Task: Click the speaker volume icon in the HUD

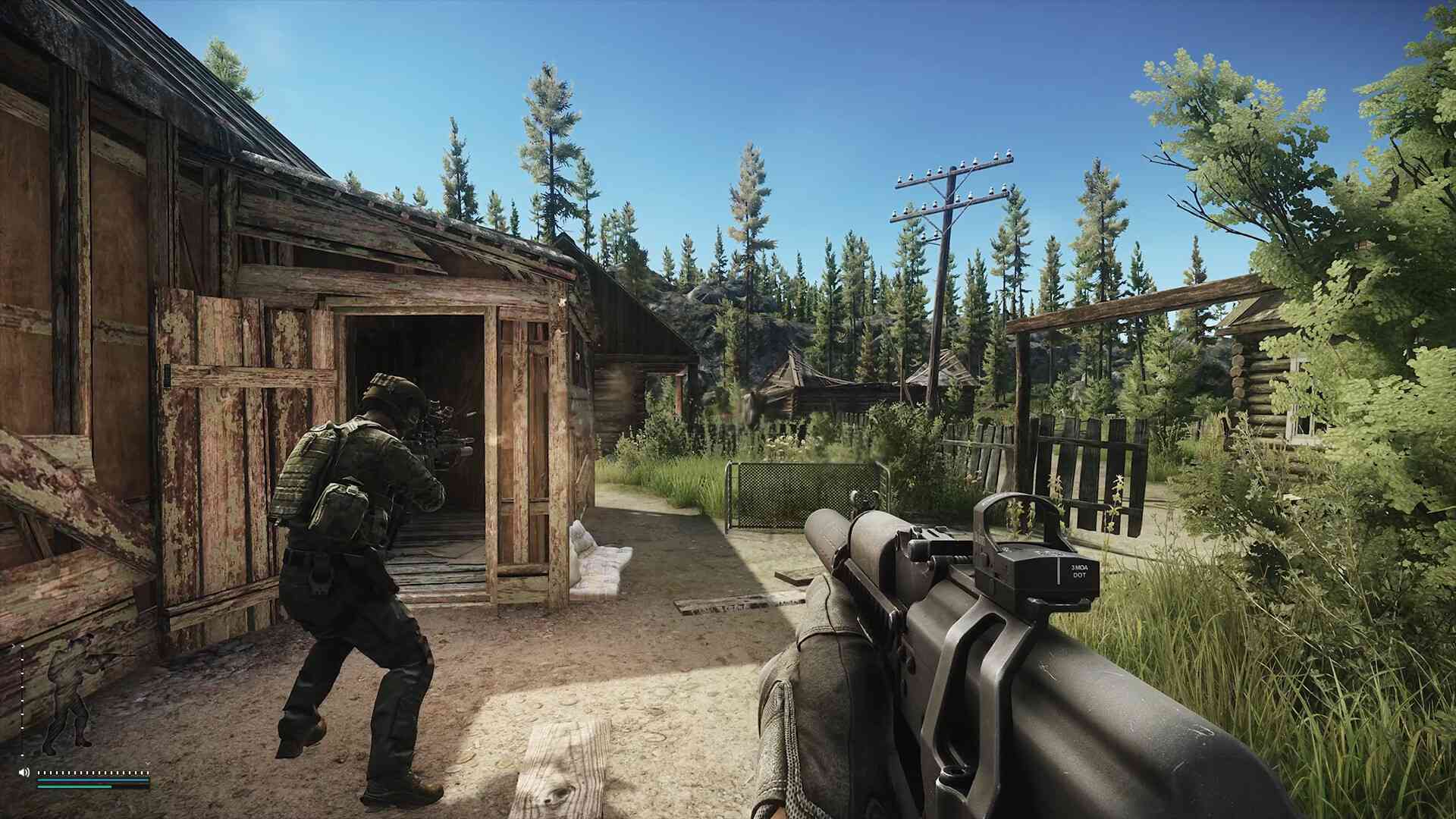Action: (x=24, y=773)
